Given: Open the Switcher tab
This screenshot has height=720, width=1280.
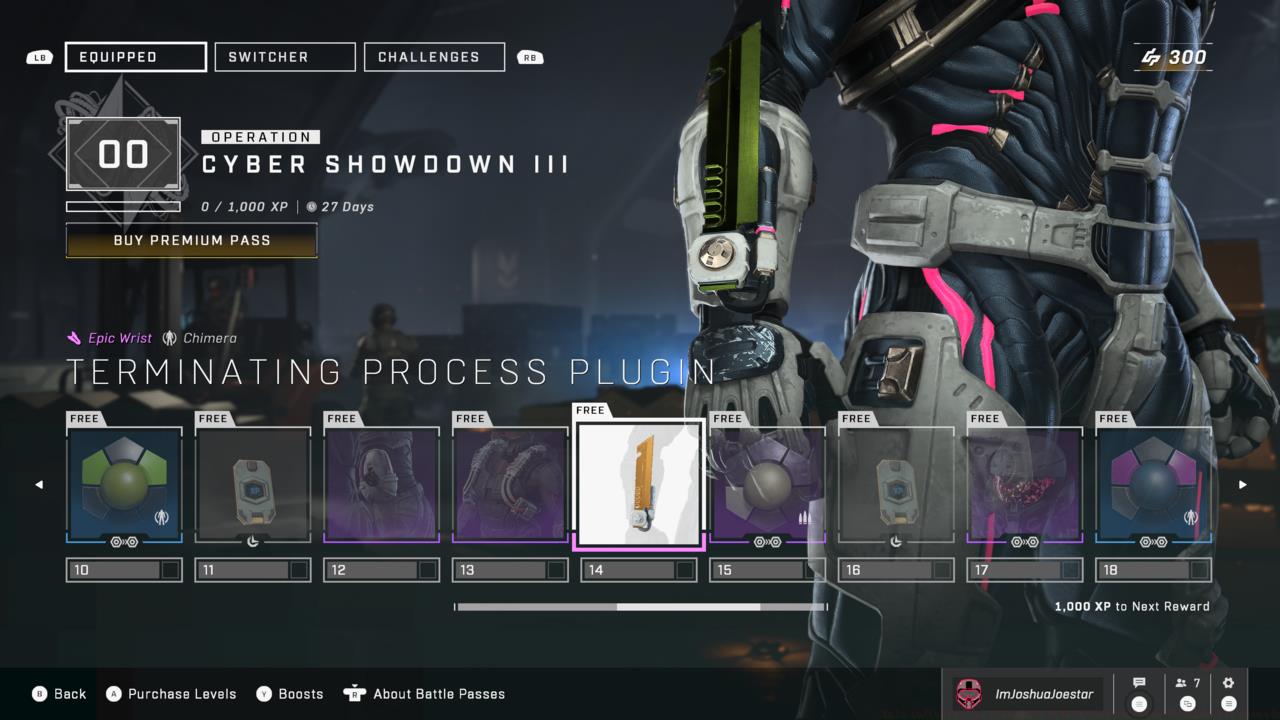Looking at the screenshot, I should tap(285, 57).
